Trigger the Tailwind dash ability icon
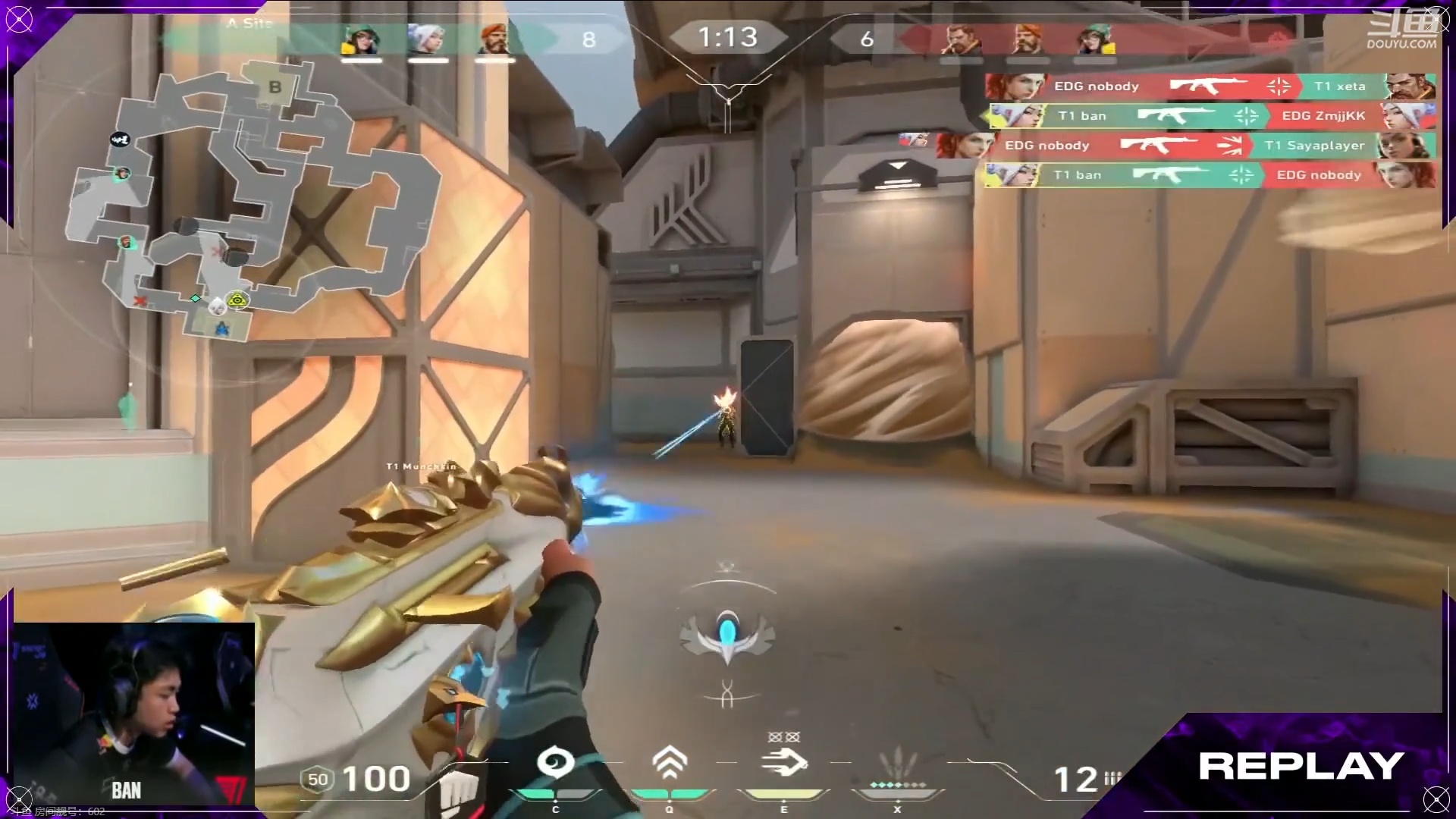 coord(784,763)
